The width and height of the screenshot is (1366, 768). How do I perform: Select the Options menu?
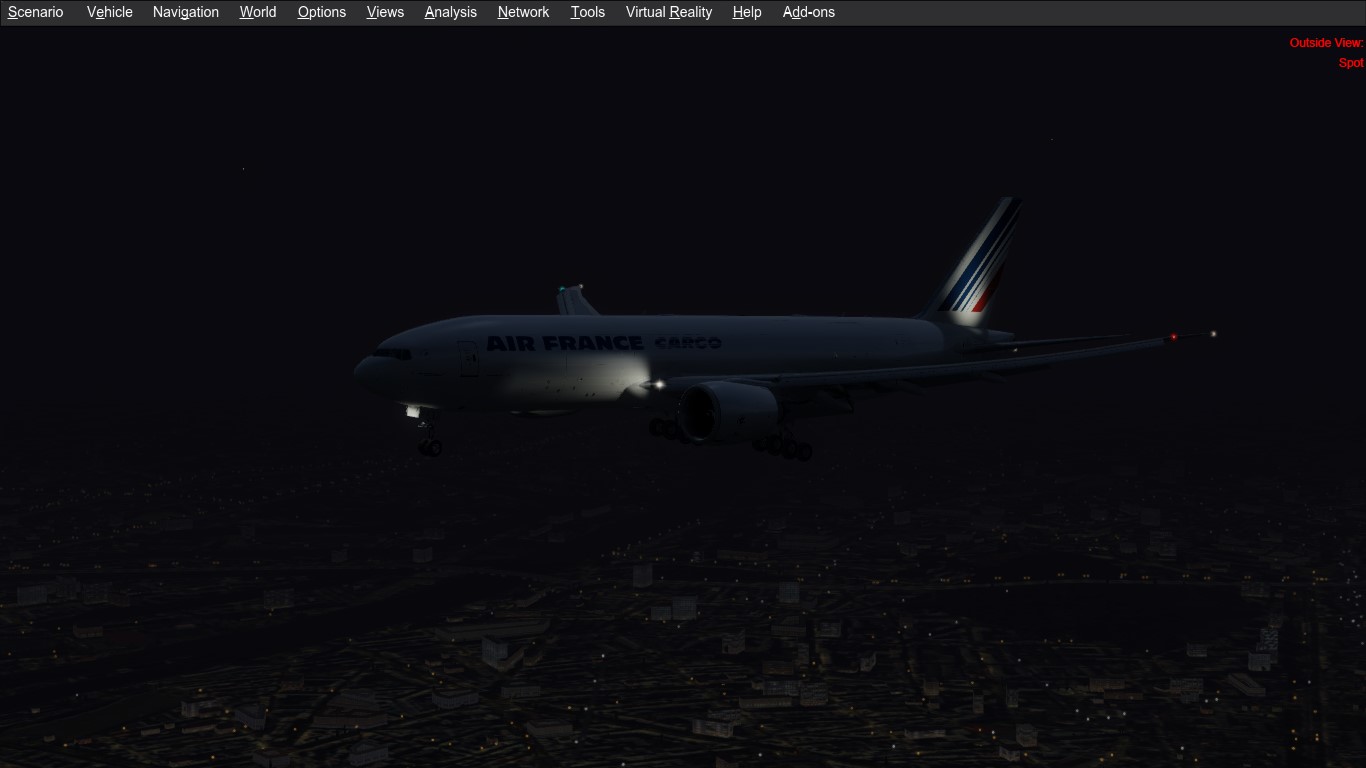click(x=322, y=12)
